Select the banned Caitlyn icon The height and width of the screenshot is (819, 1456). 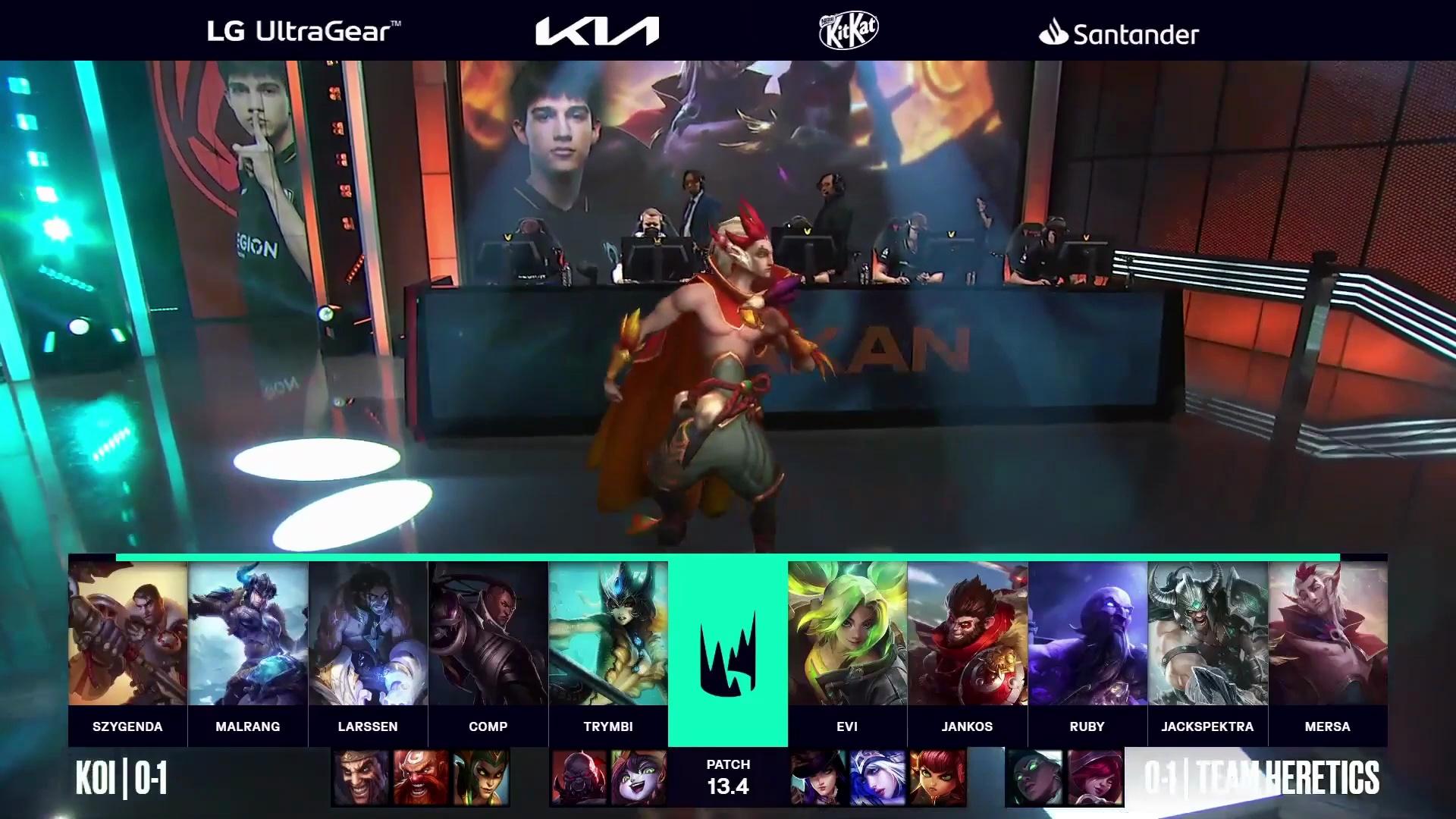(818, 777)
